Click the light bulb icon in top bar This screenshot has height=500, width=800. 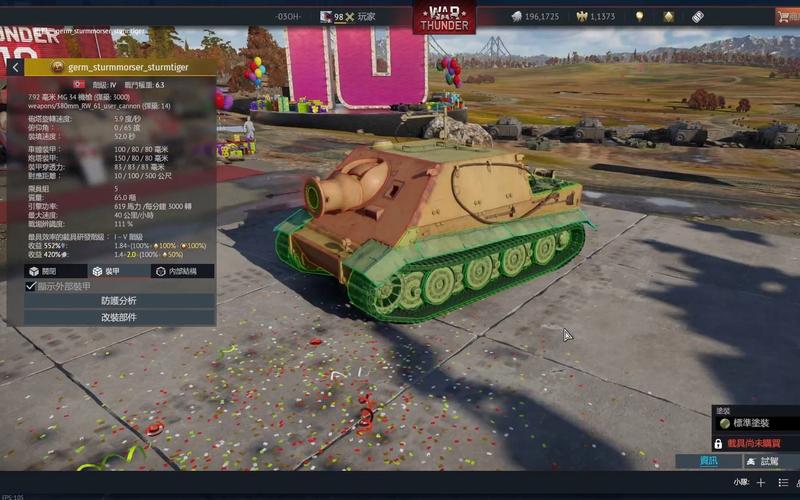639,17
